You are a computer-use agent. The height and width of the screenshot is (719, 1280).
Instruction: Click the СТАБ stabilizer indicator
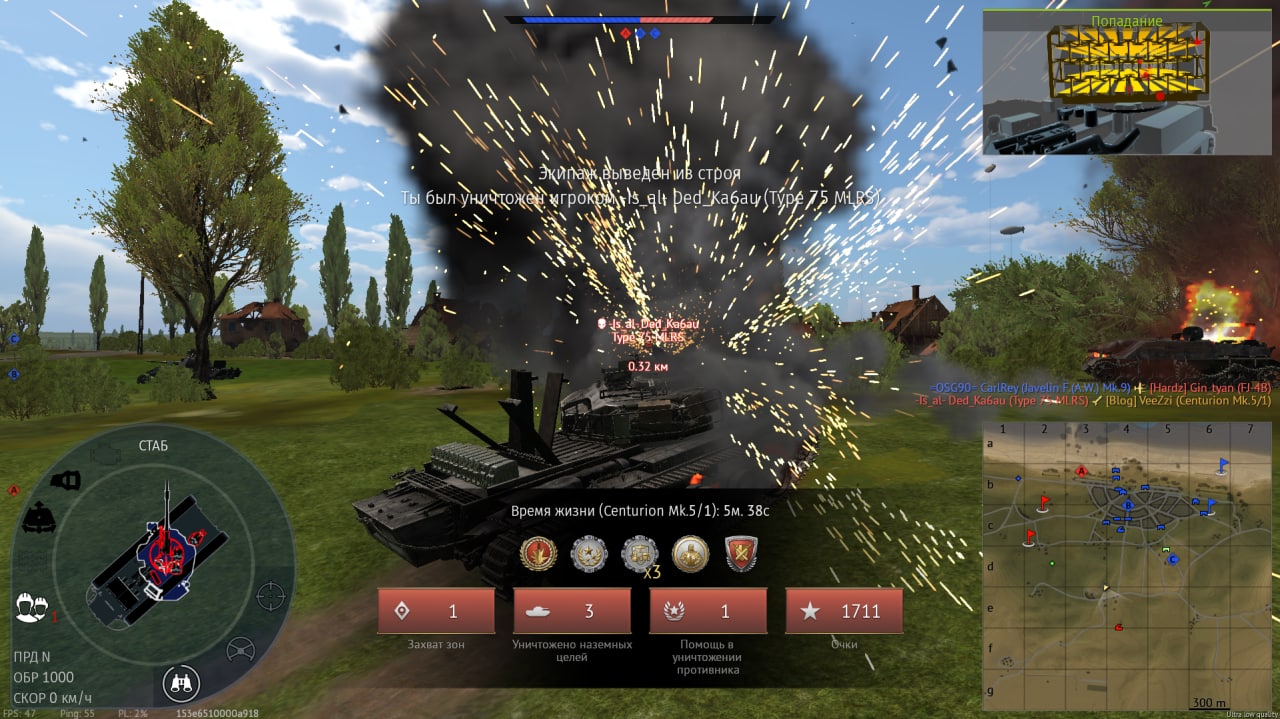pos(153,445)
